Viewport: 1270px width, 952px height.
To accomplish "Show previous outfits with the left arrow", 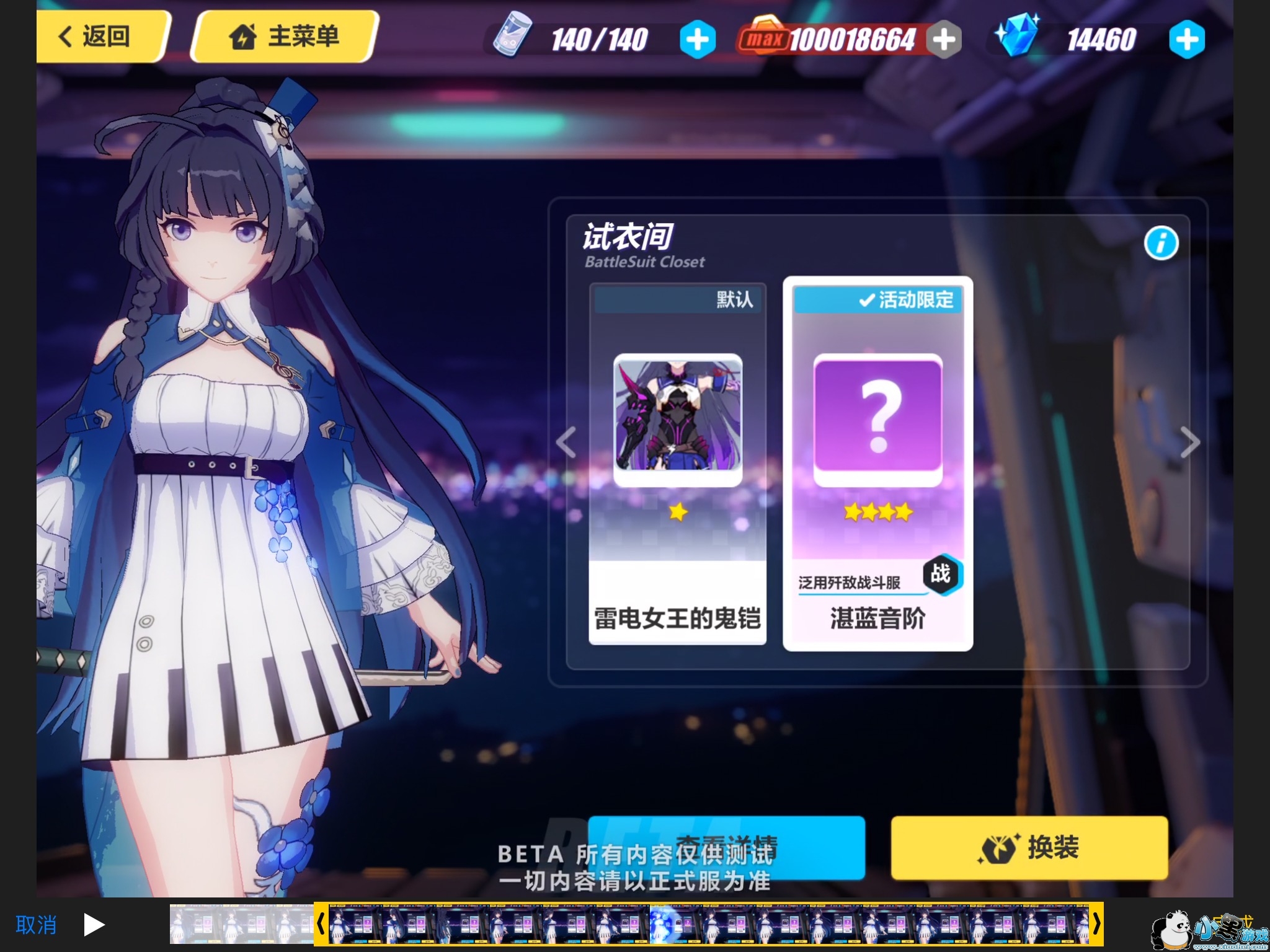I will tap(566, 443).
